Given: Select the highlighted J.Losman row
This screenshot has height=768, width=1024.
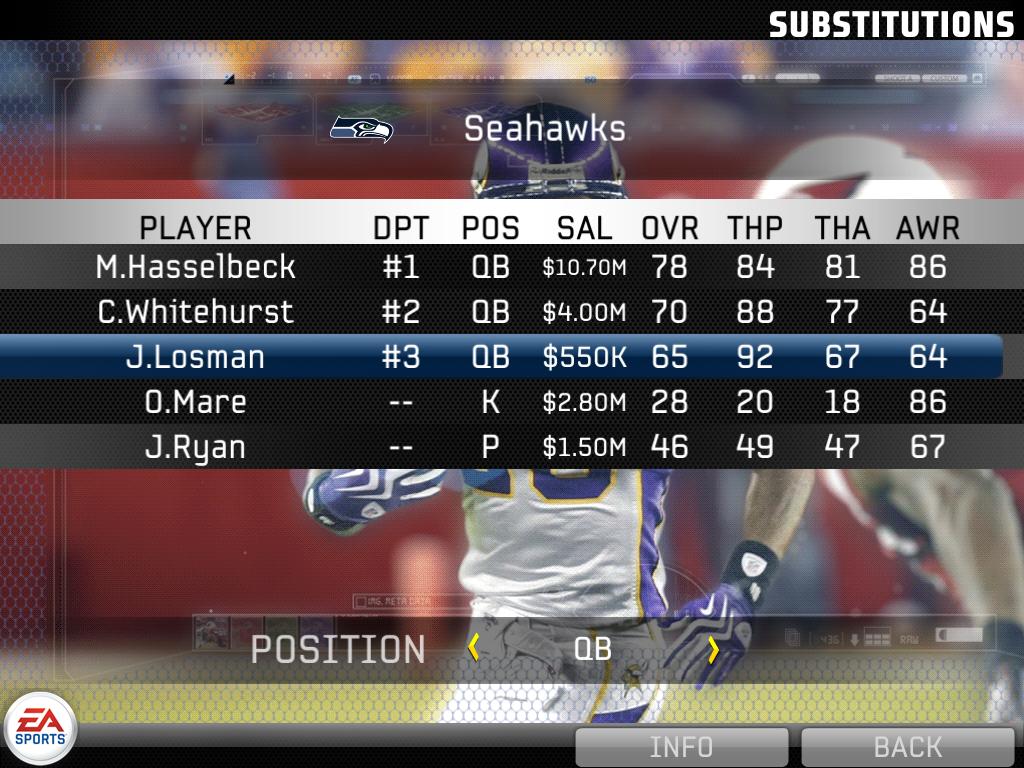Looking at the screenshot, I should coord(500,357).
